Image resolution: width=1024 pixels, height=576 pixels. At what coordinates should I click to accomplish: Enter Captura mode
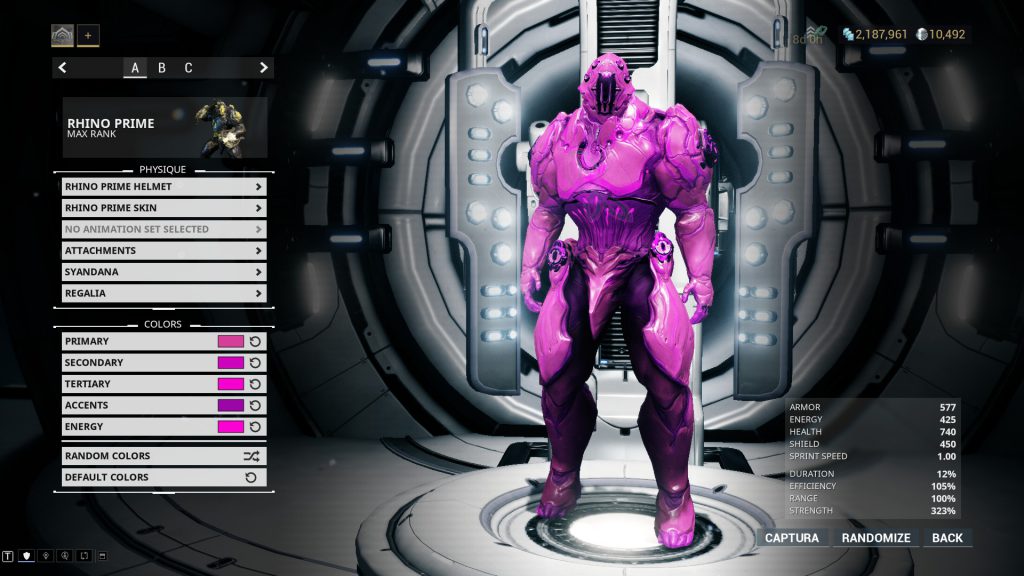point(792,538)
